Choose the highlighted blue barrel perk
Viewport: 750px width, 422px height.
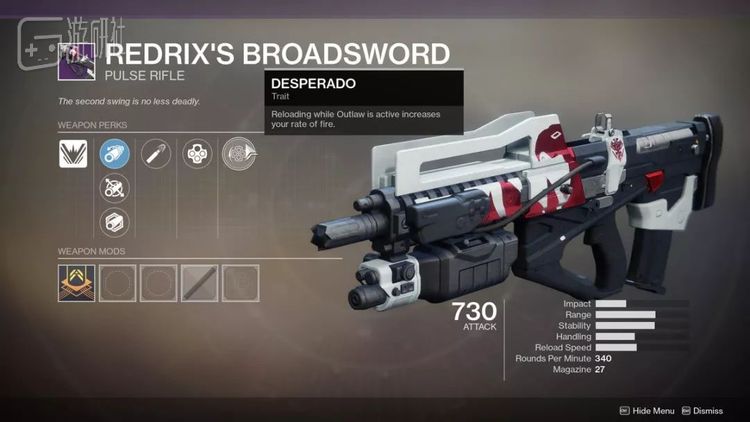point(114,153)
